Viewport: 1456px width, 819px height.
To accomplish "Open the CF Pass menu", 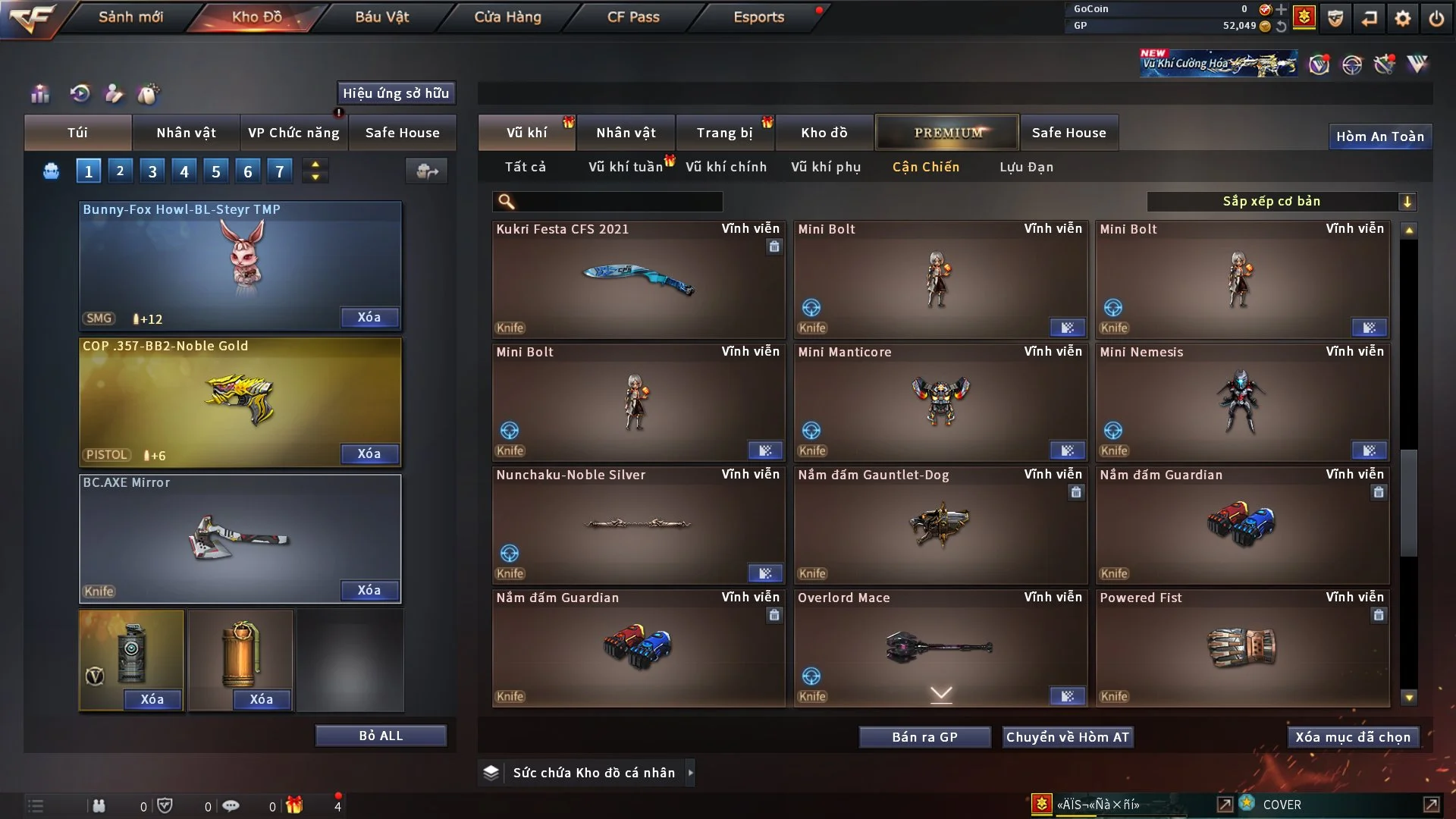I will [633, 17].
